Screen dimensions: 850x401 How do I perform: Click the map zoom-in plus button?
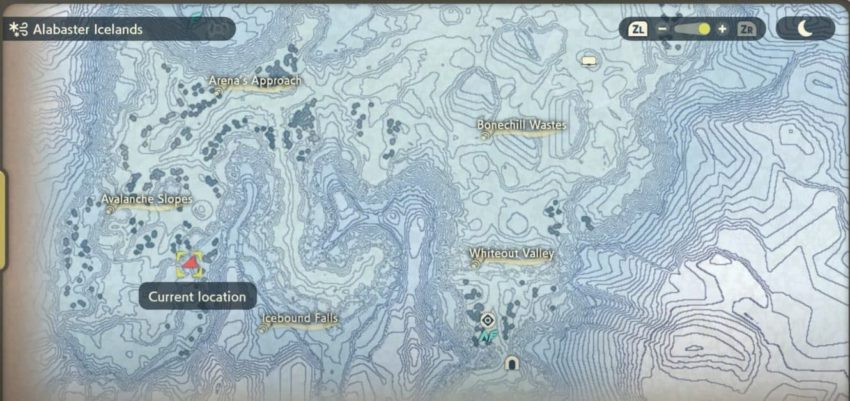click(x=722, y=29)
